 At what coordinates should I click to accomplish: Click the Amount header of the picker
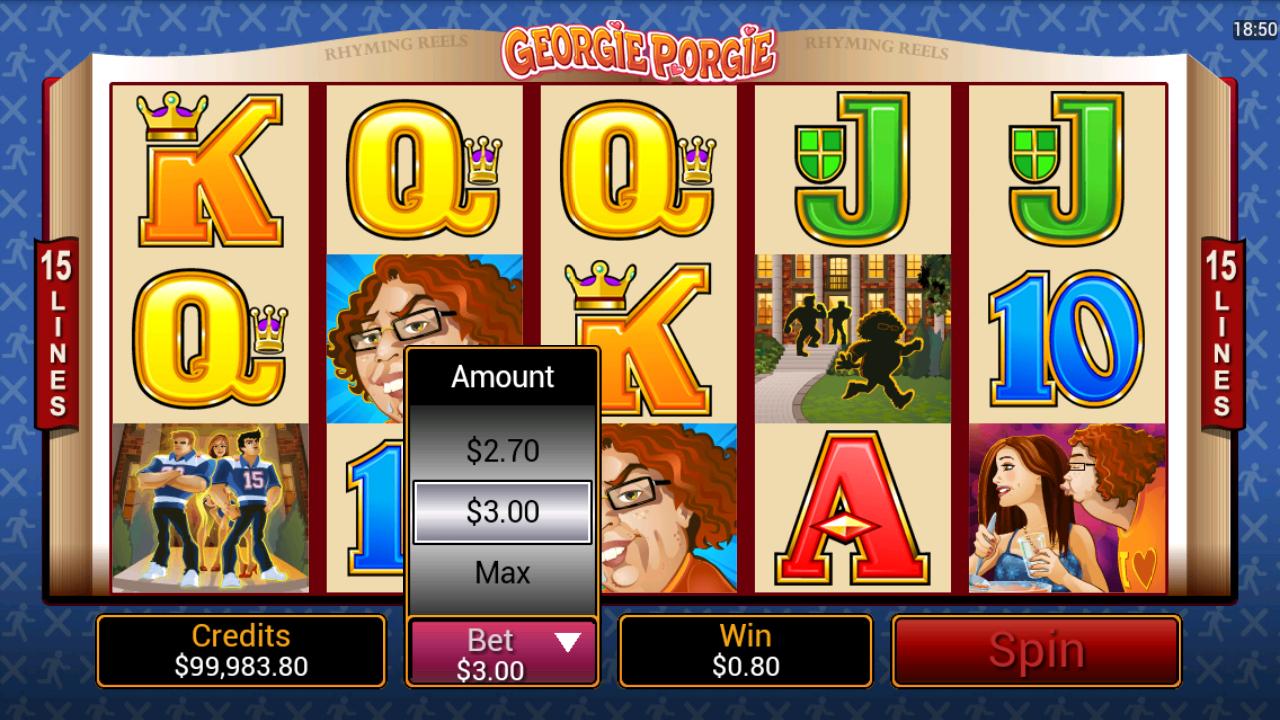tap(501, 377)
